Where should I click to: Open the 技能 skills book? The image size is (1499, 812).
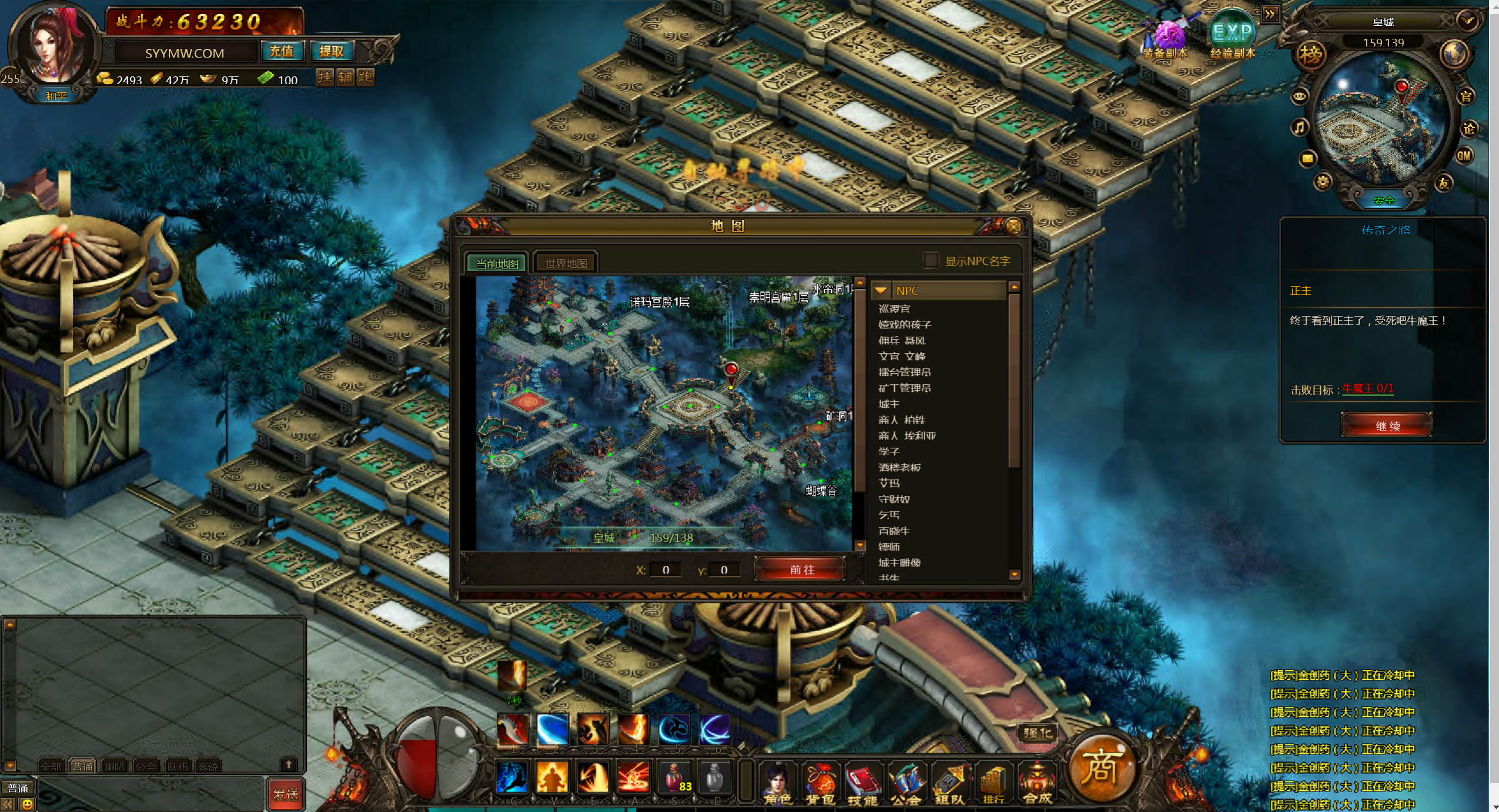click(862, 783)
